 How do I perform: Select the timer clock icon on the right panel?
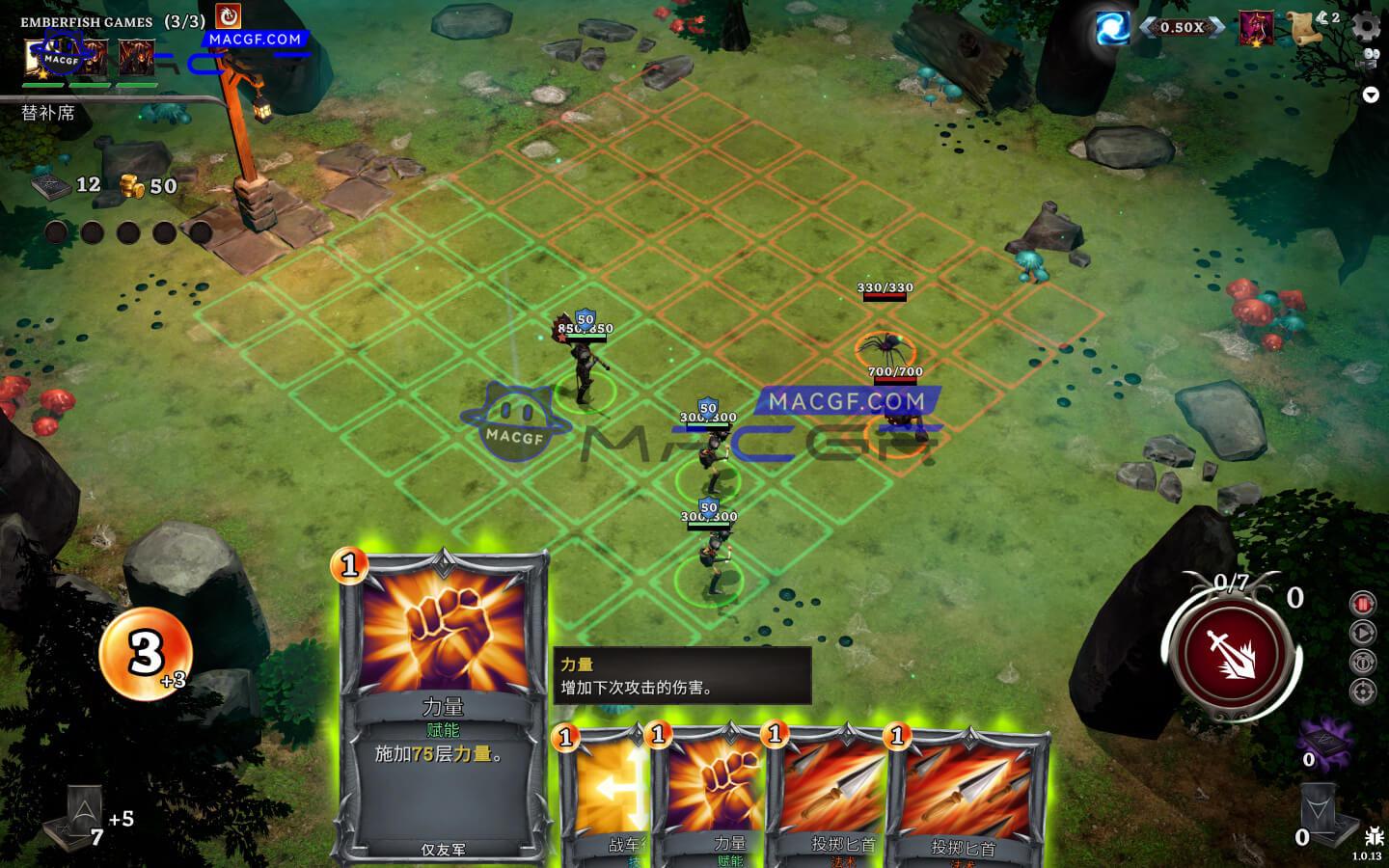(1362, 661)
